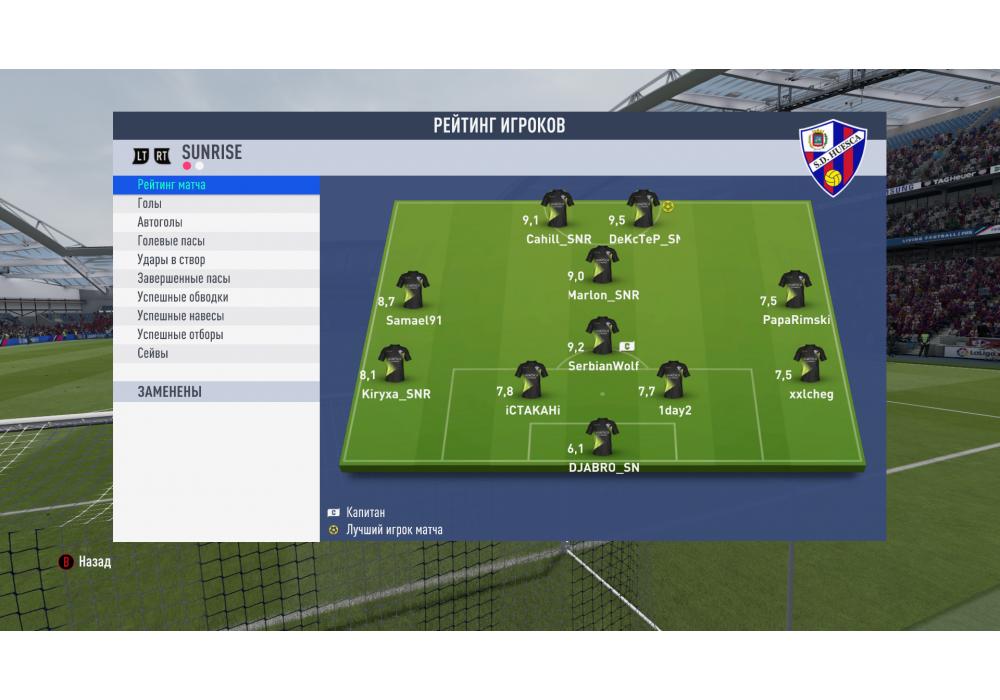Choose player xxlcheg's shirt
The image size is (1000, 700).
pyautogui.click(x=809, y=365)
